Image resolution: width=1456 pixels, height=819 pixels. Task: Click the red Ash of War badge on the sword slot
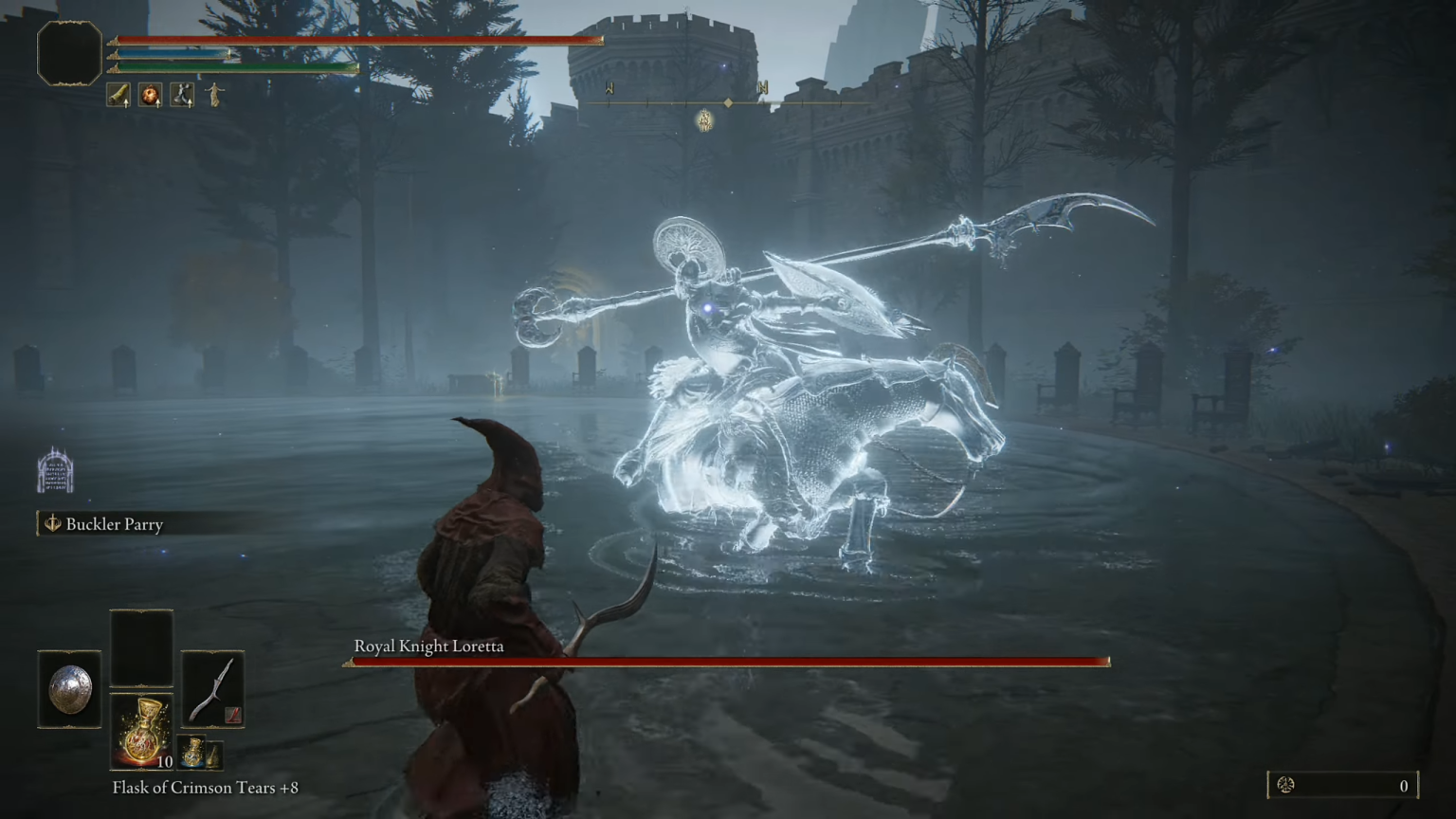tap(233, 715)
